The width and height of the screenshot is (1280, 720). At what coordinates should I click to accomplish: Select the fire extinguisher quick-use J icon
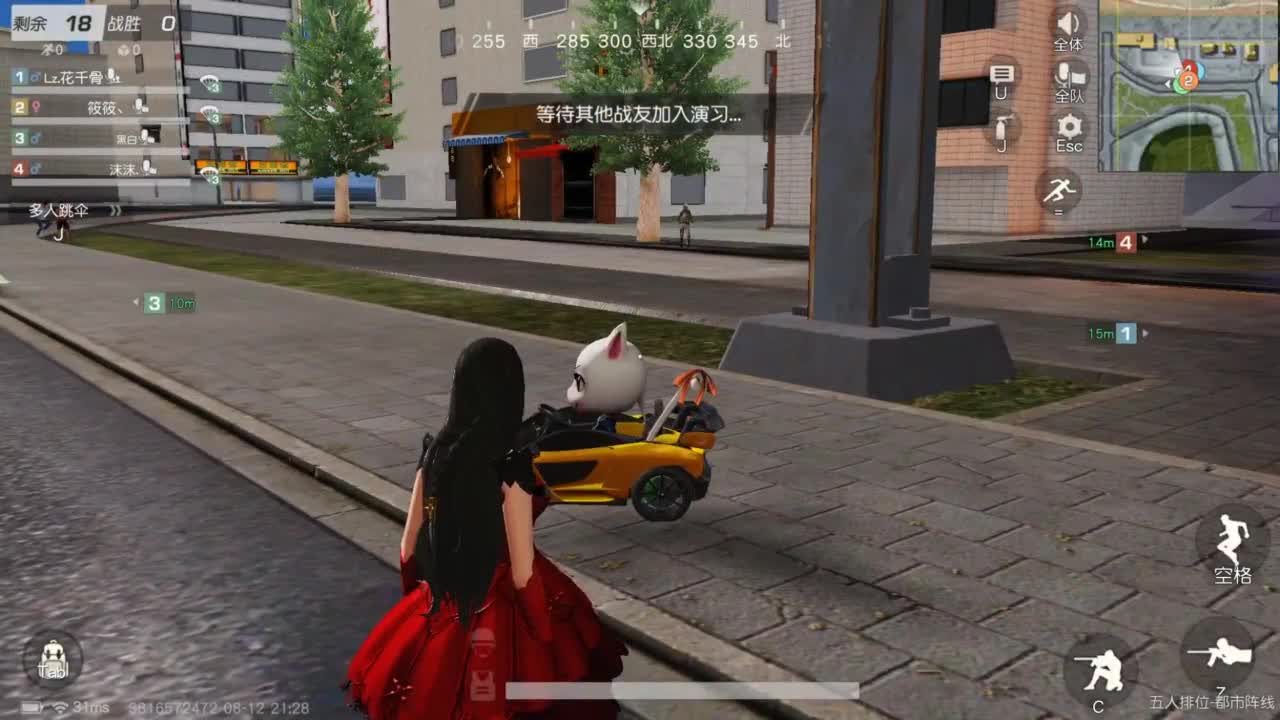[1002, 128]
